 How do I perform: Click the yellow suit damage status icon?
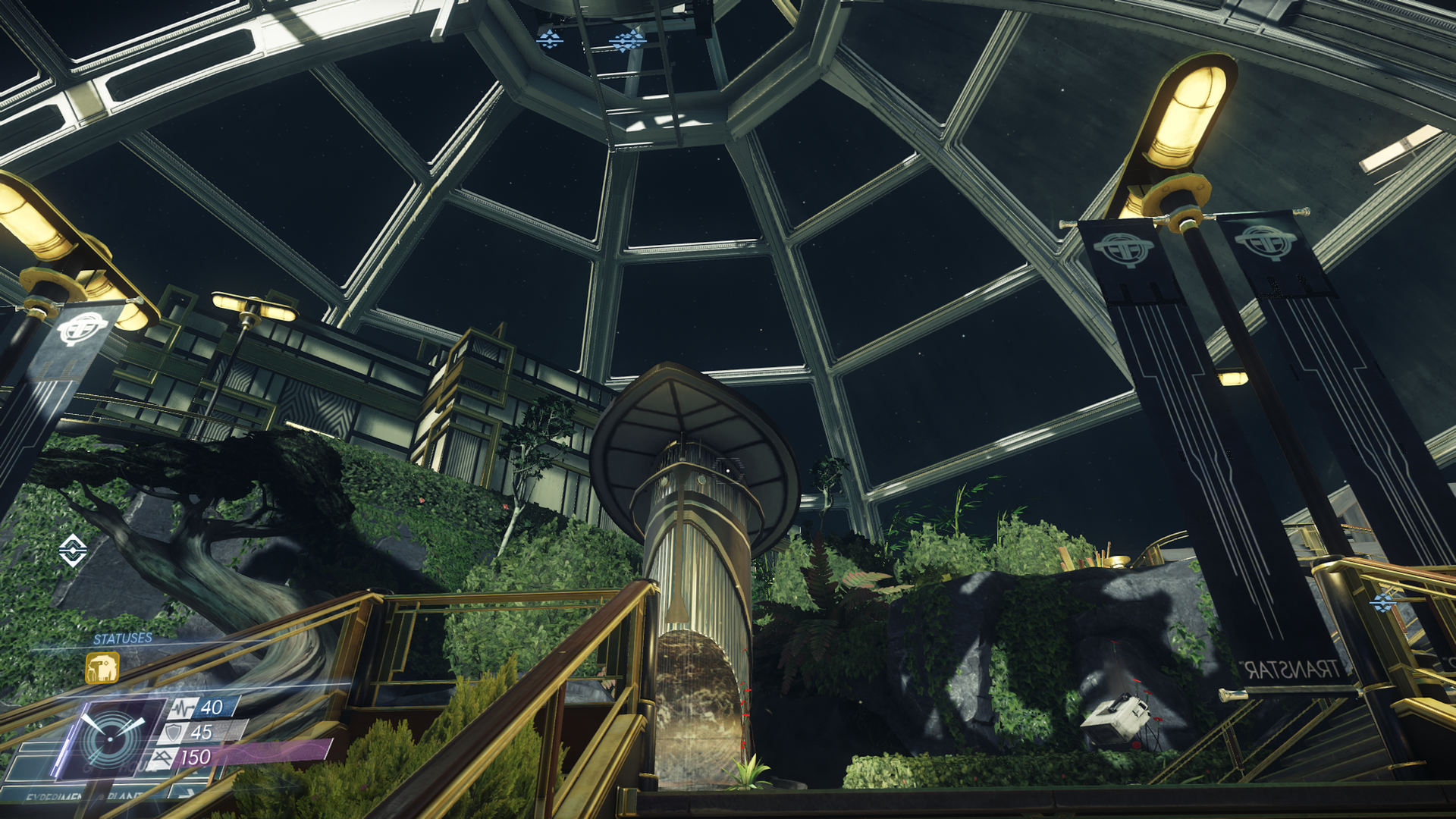[x=102, y=668]
